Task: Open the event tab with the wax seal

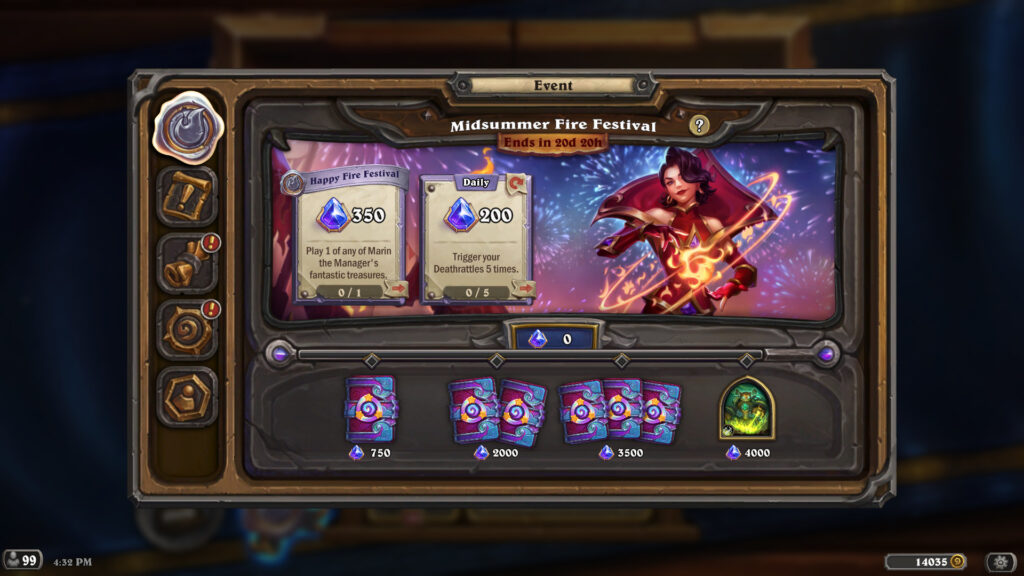Action: [x=187, y=126]
